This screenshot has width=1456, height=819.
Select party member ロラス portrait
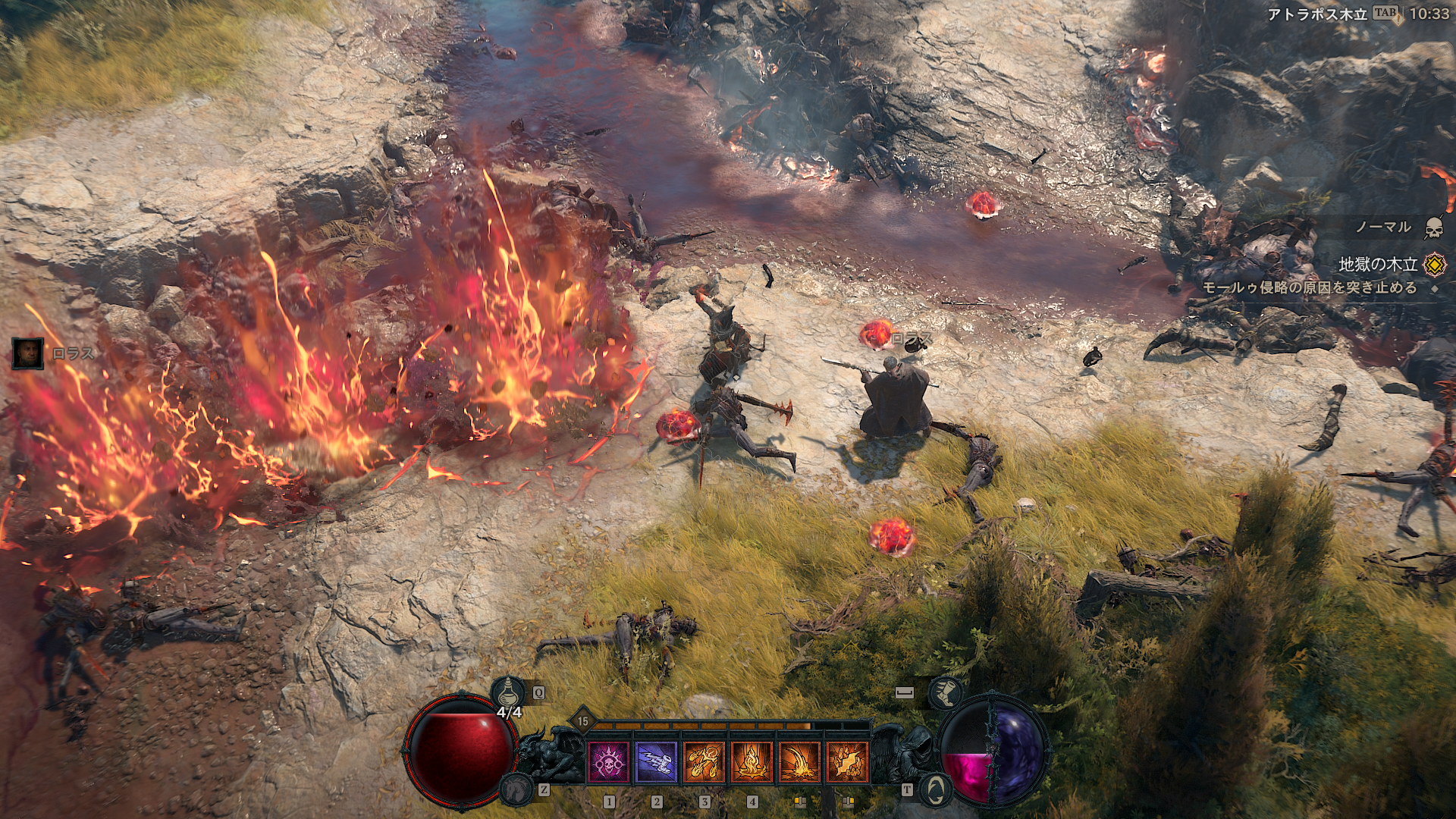pos(27,353)
